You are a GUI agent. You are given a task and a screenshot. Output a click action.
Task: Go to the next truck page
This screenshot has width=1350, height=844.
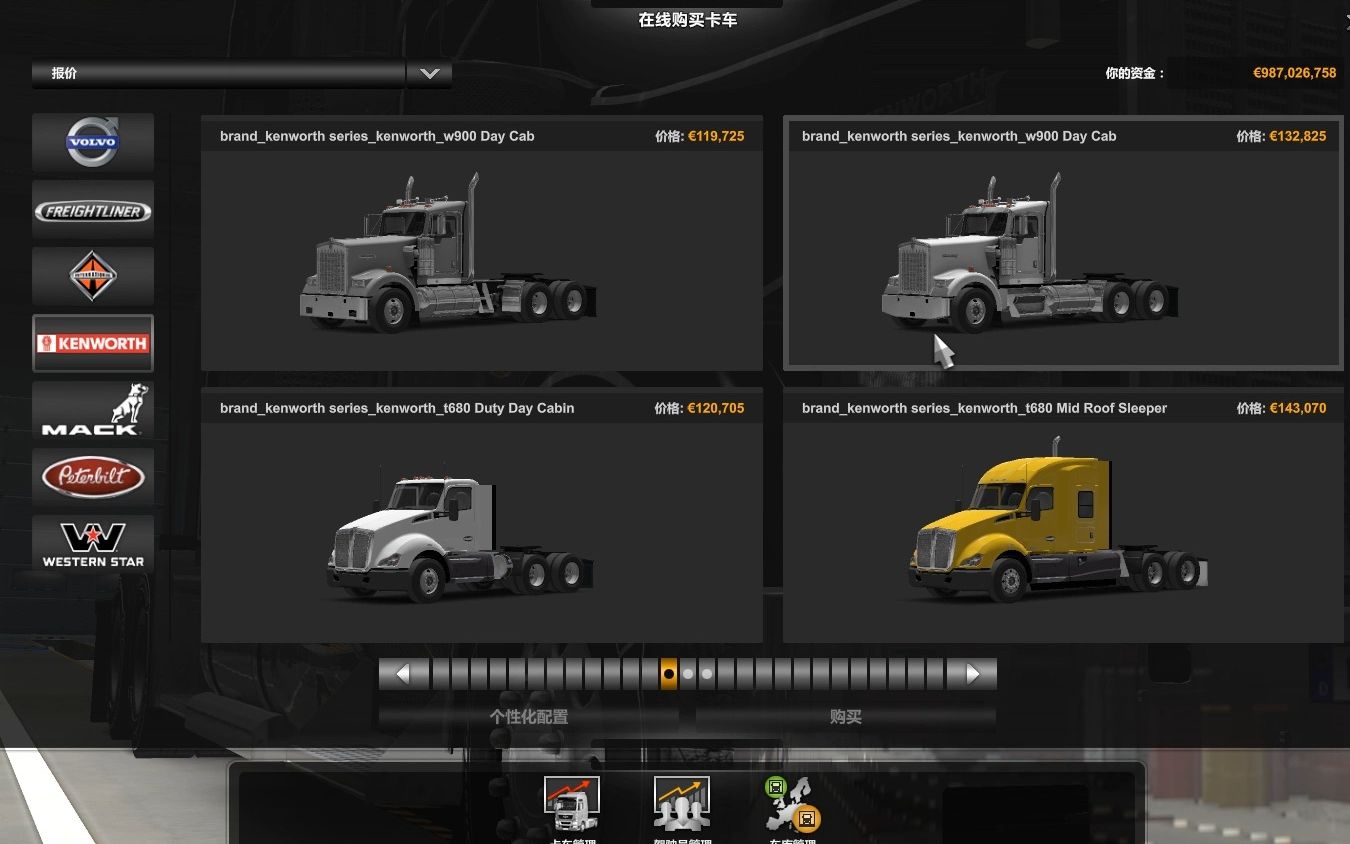[972, 674]
